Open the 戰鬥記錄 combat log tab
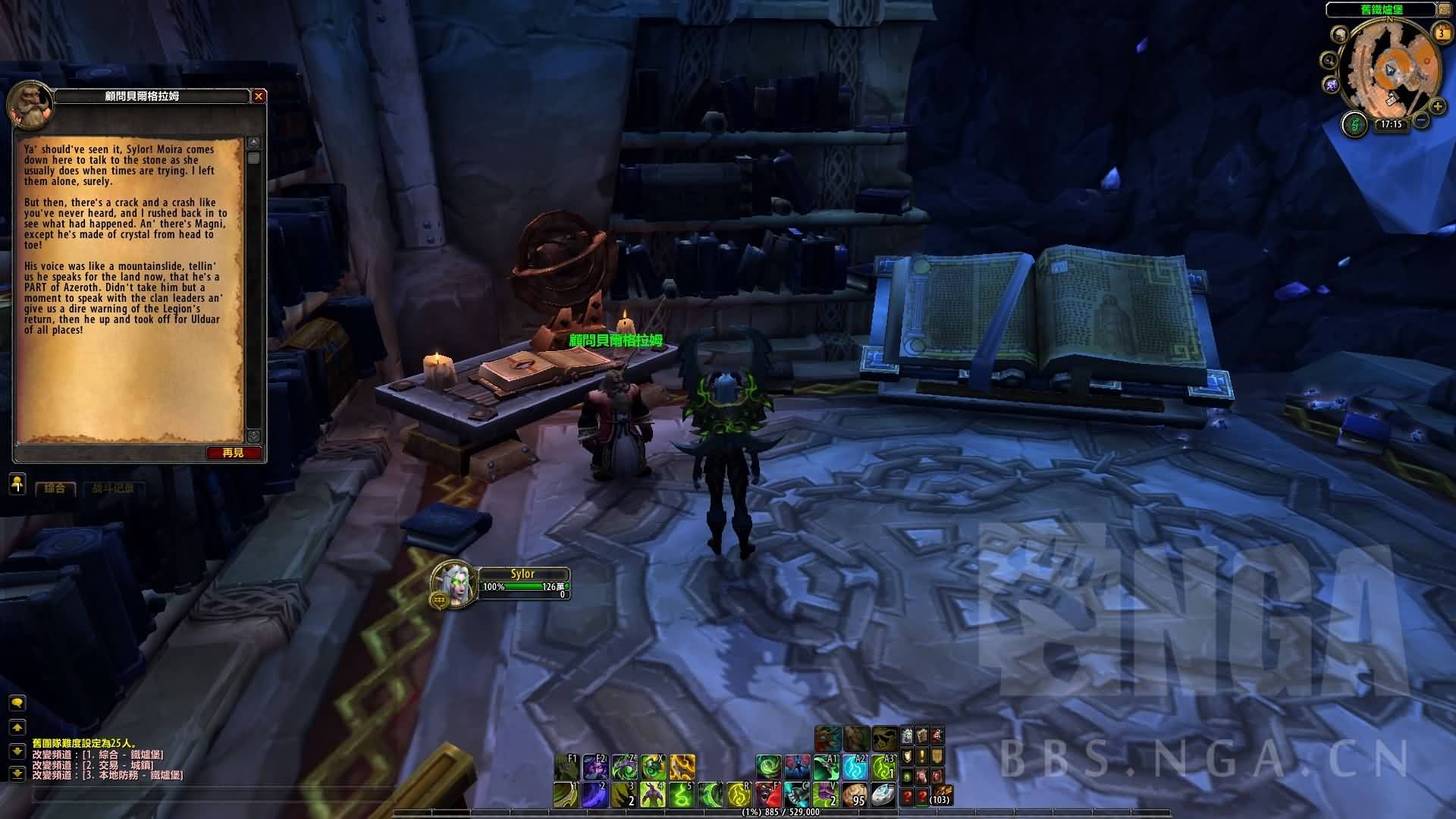 pyautogui.click(x=113, y=488)
